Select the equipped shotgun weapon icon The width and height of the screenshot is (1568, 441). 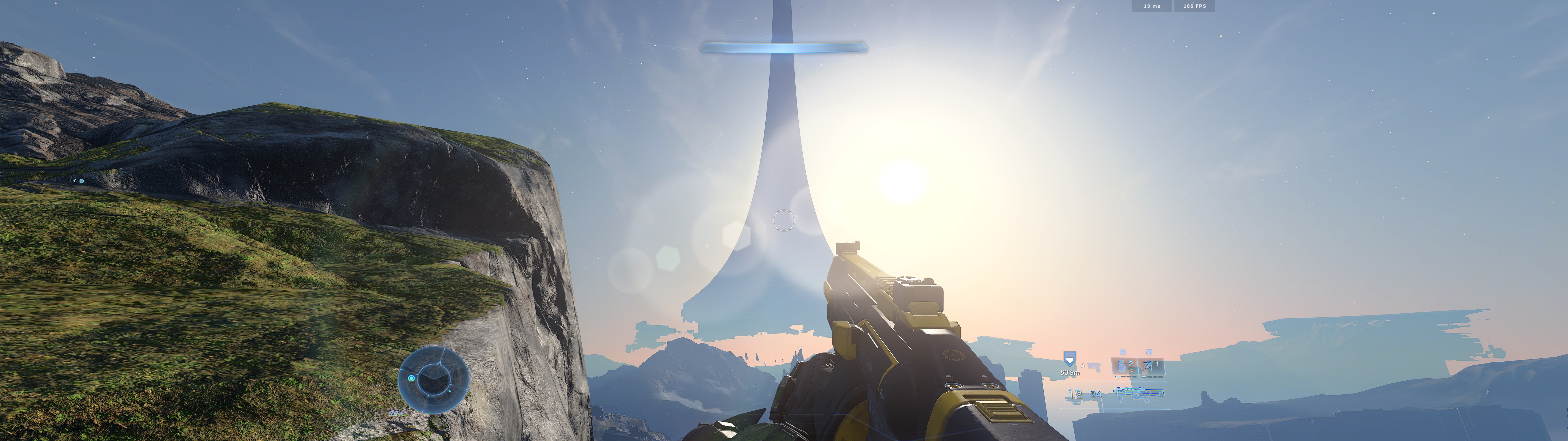(1139, 394)
